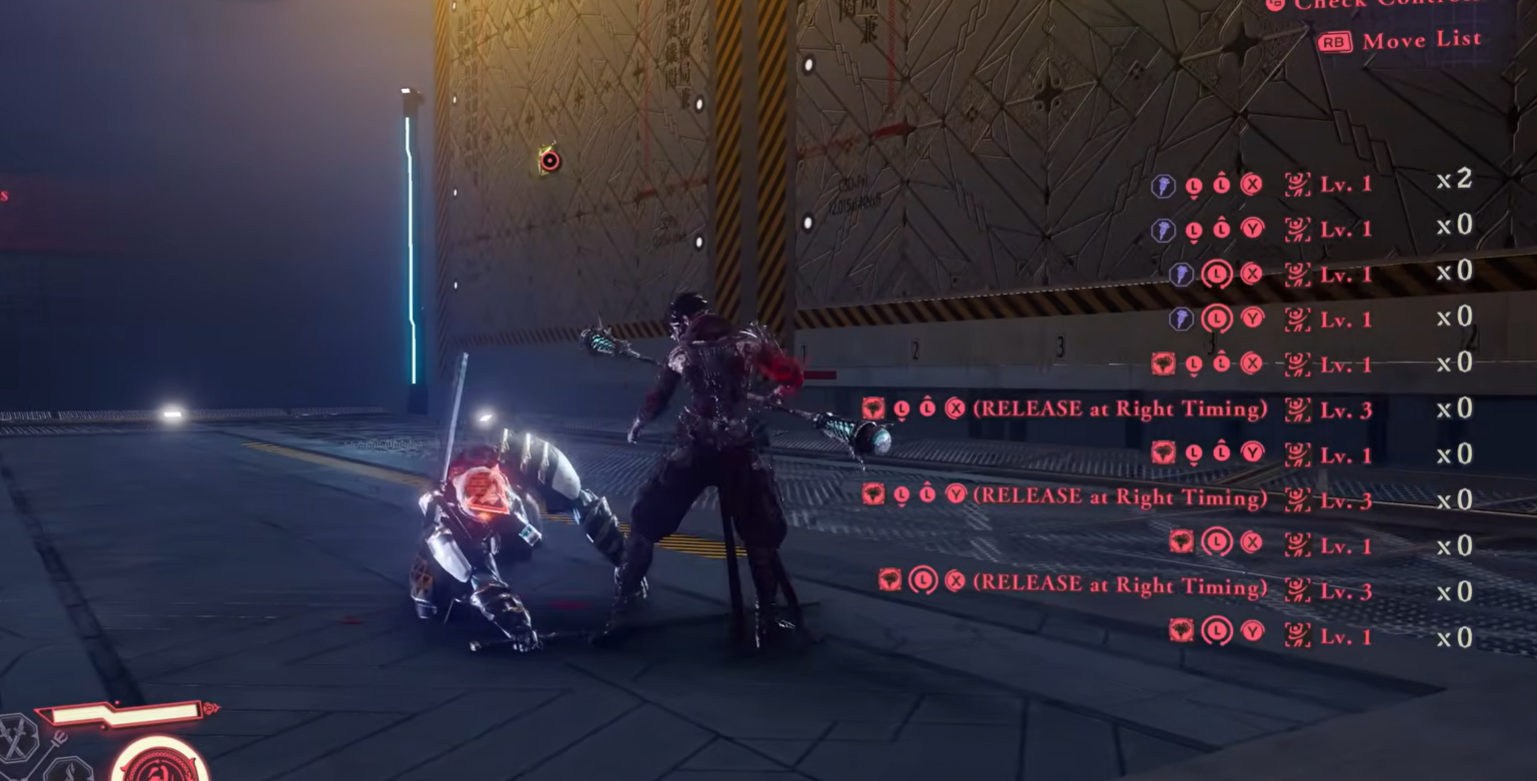Select the crossed swords weapon icon
This screenshot has height=781, width=1537.
(x=17, y=738)
